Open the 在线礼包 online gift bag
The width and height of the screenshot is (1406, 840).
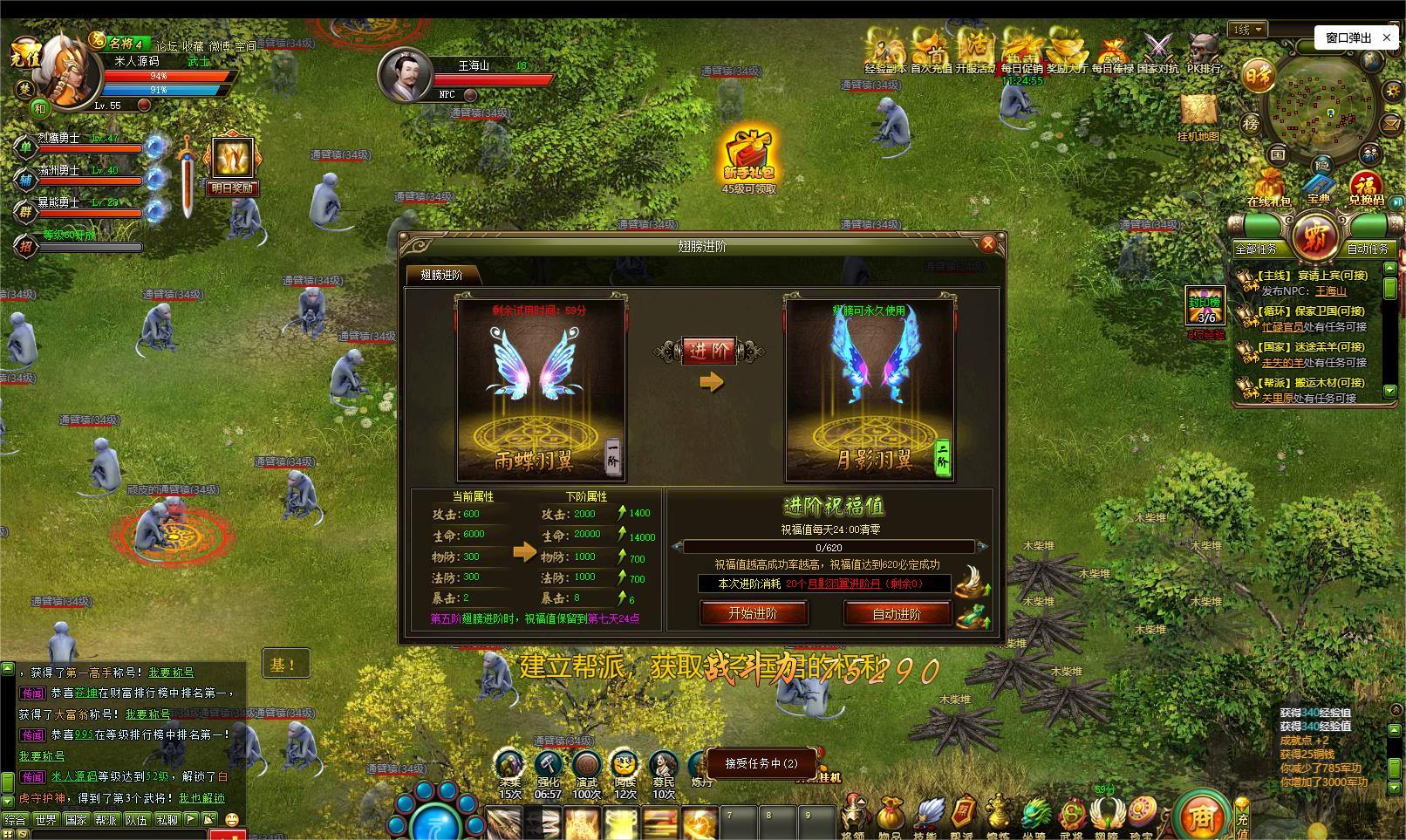1268,187
